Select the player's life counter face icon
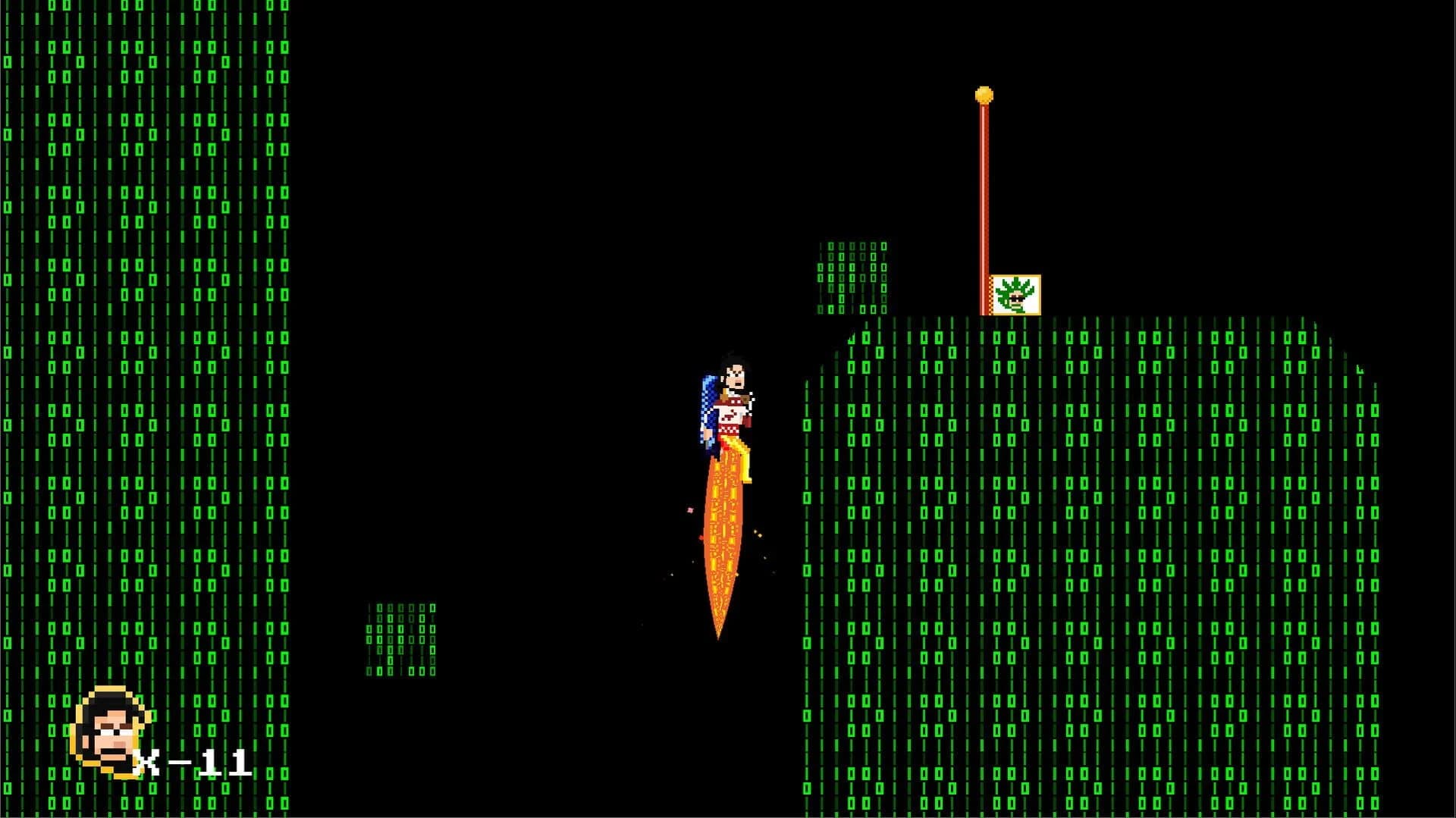 pos(108,733)
